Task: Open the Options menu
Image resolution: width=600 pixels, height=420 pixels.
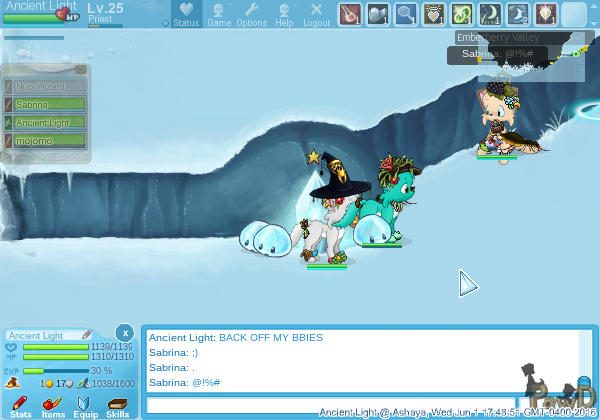Action: point(251,14)
